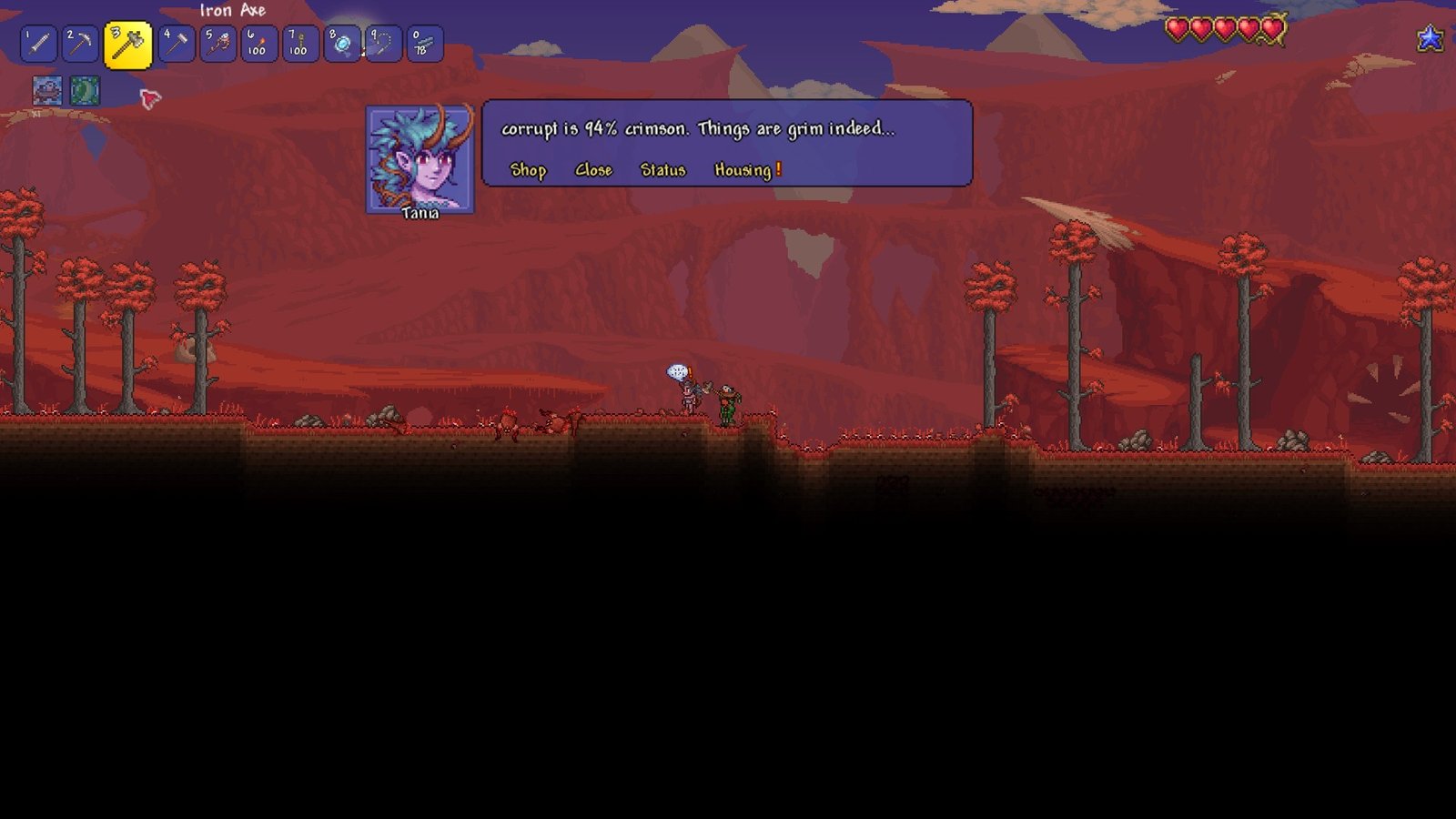Select the Magic Mirror in slot 8
This screenshot has width=1456, height=819.
(344, 44)
